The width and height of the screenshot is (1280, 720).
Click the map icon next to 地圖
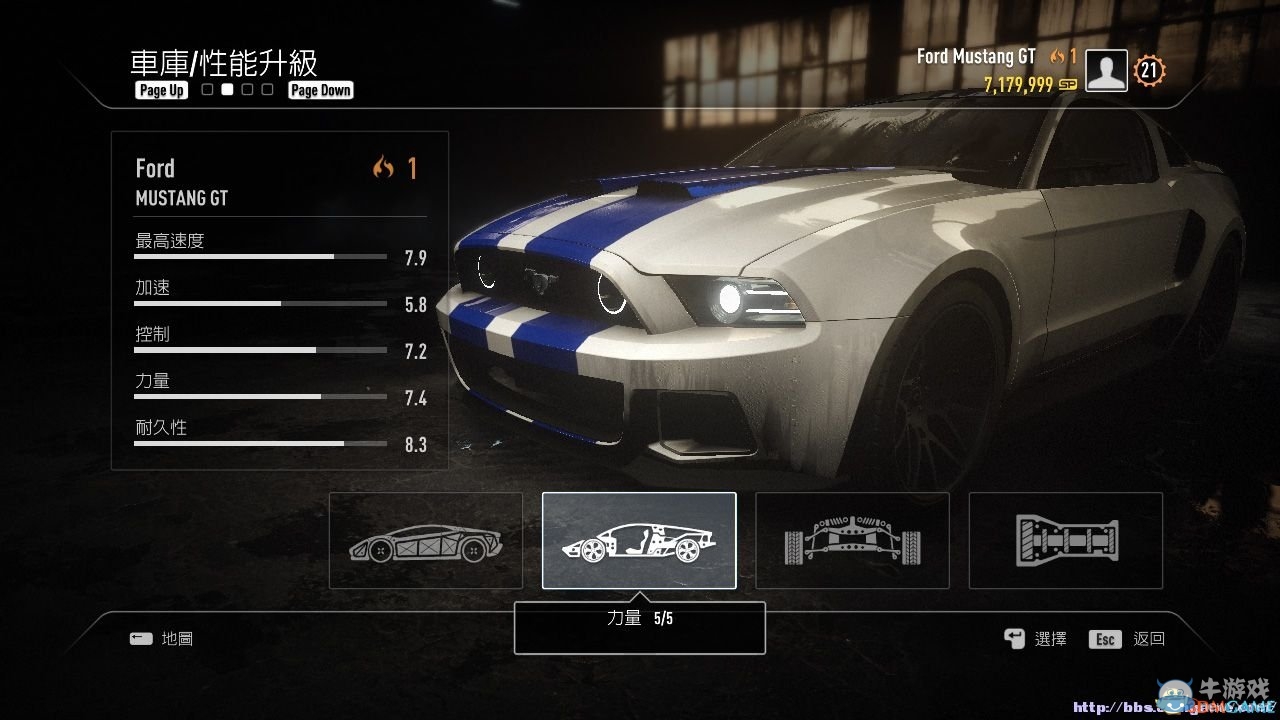point(141,638)
